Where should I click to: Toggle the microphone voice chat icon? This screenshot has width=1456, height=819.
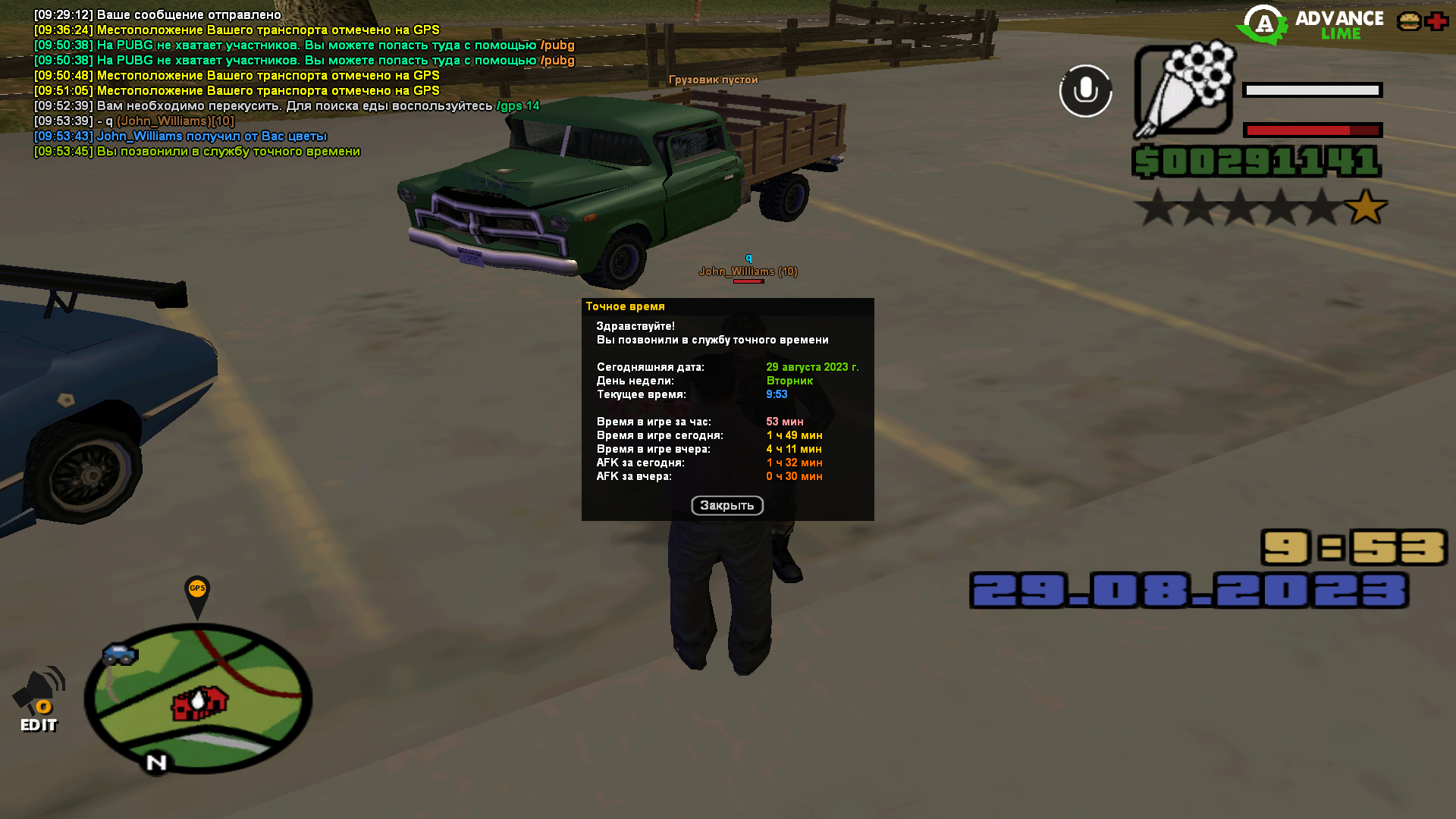1085,91
